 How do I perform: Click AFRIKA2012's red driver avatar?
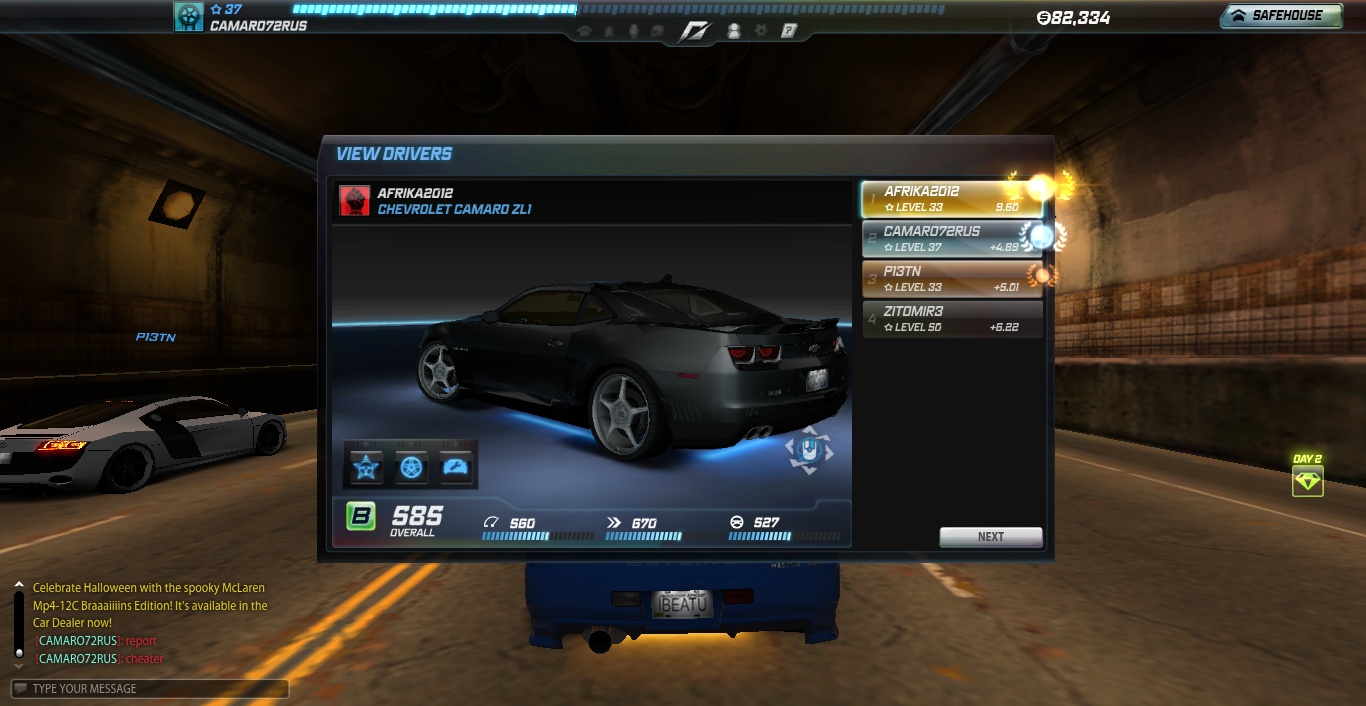point(354,201)
